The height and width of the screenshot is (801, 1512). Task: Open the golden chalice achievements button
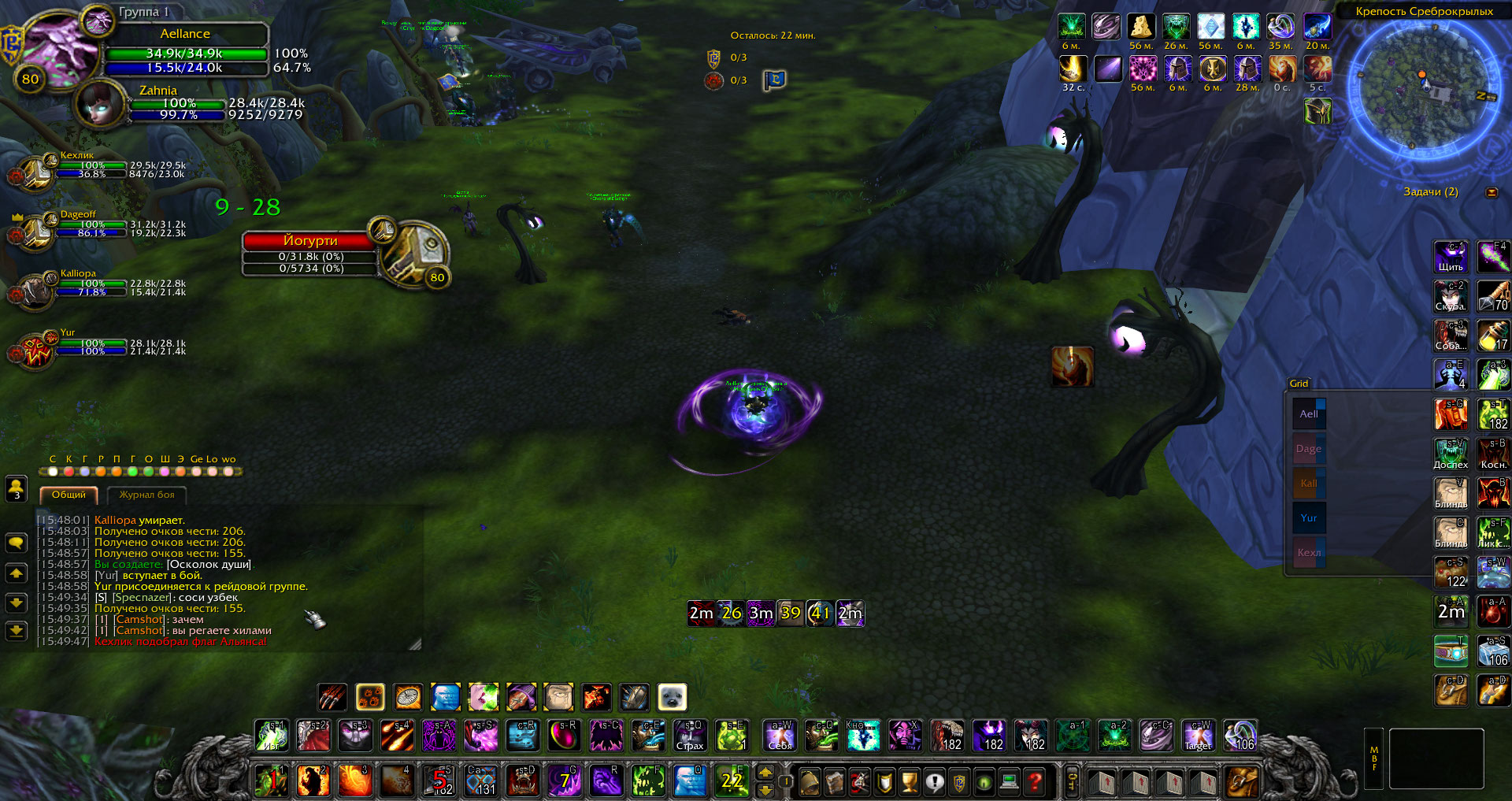(x=910, y=782)
